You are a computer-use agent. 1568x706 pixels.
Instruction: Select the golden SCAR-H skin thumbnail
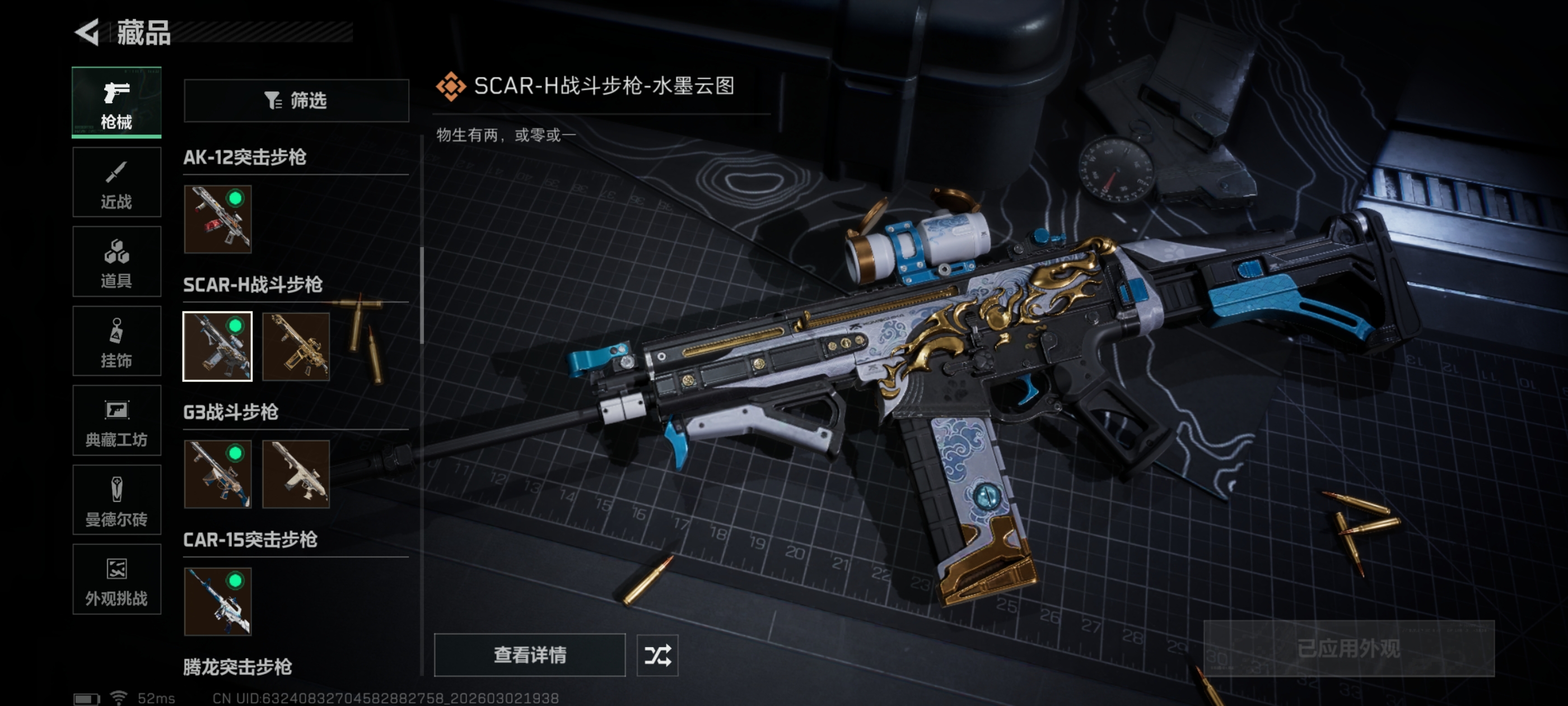coord(296,347)
